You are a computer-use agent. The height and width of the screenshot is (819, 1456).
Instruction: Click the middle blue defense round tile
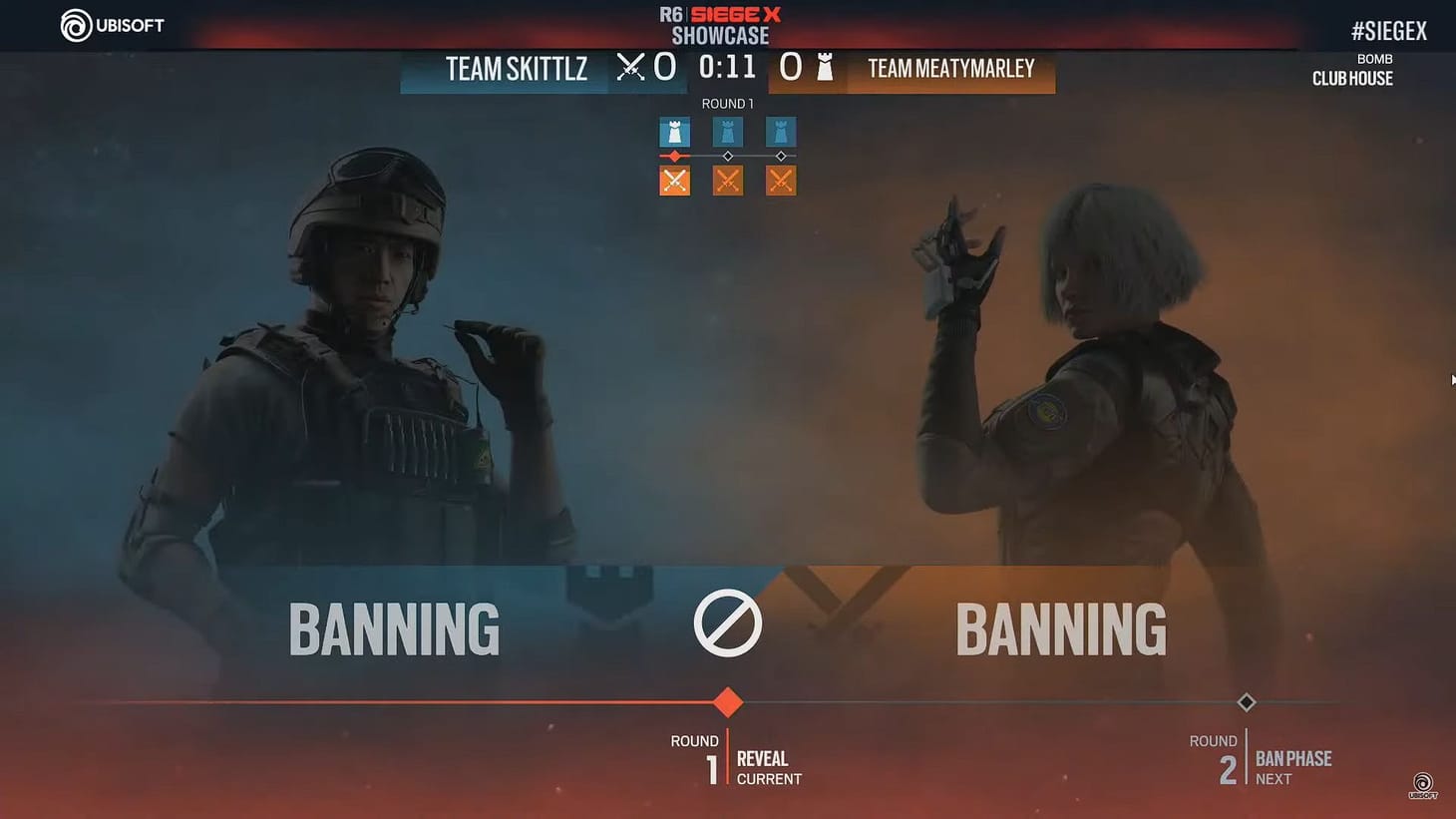(727, 131)
